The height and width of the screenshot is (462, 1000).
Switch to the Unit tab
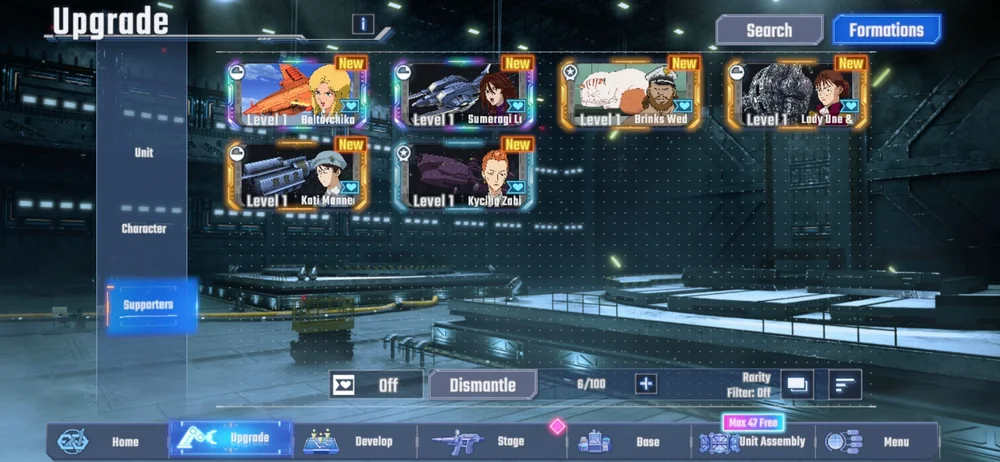144,153
